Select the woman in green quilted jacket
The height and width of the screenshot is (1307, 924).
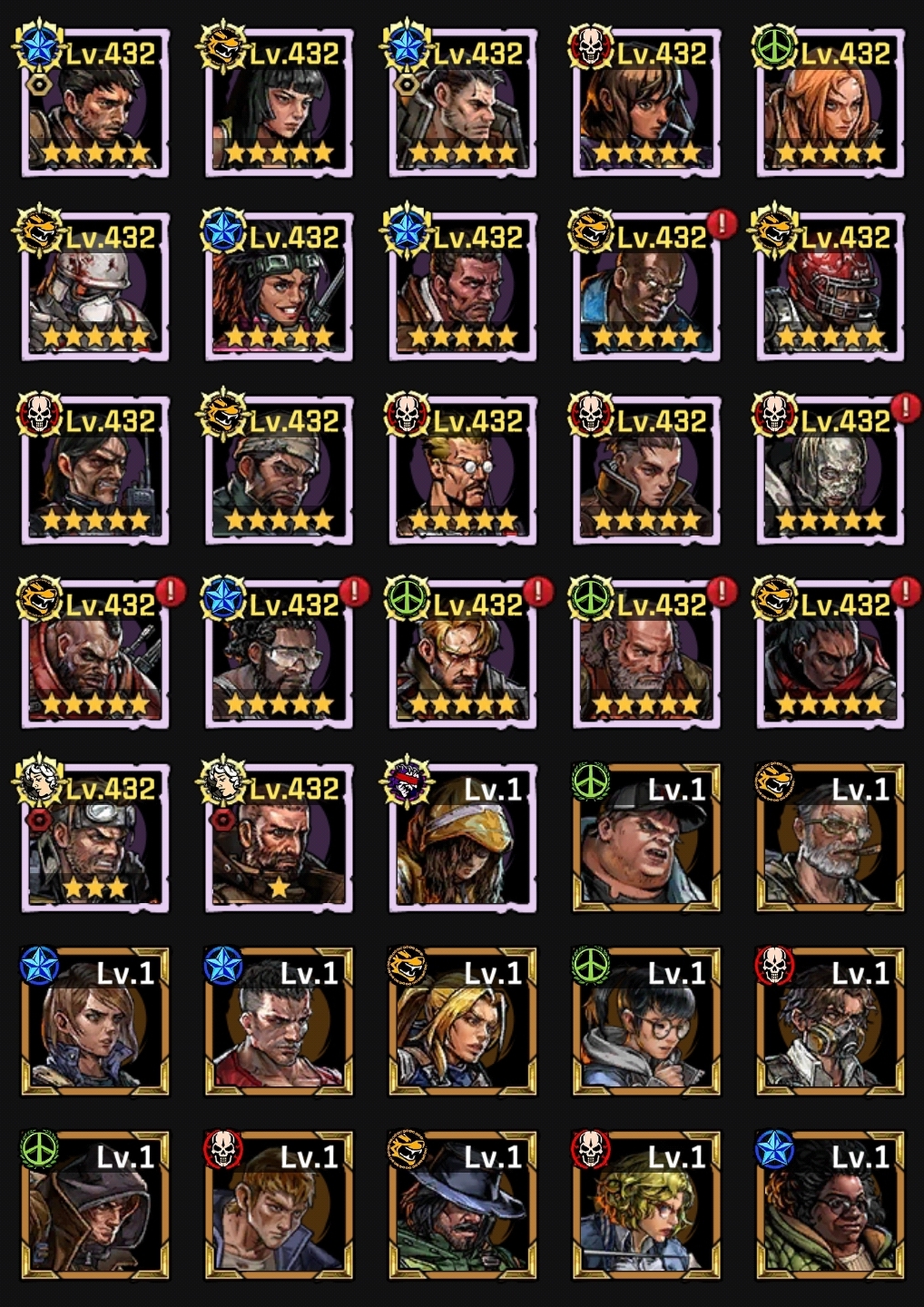[x=830, y=1206]
